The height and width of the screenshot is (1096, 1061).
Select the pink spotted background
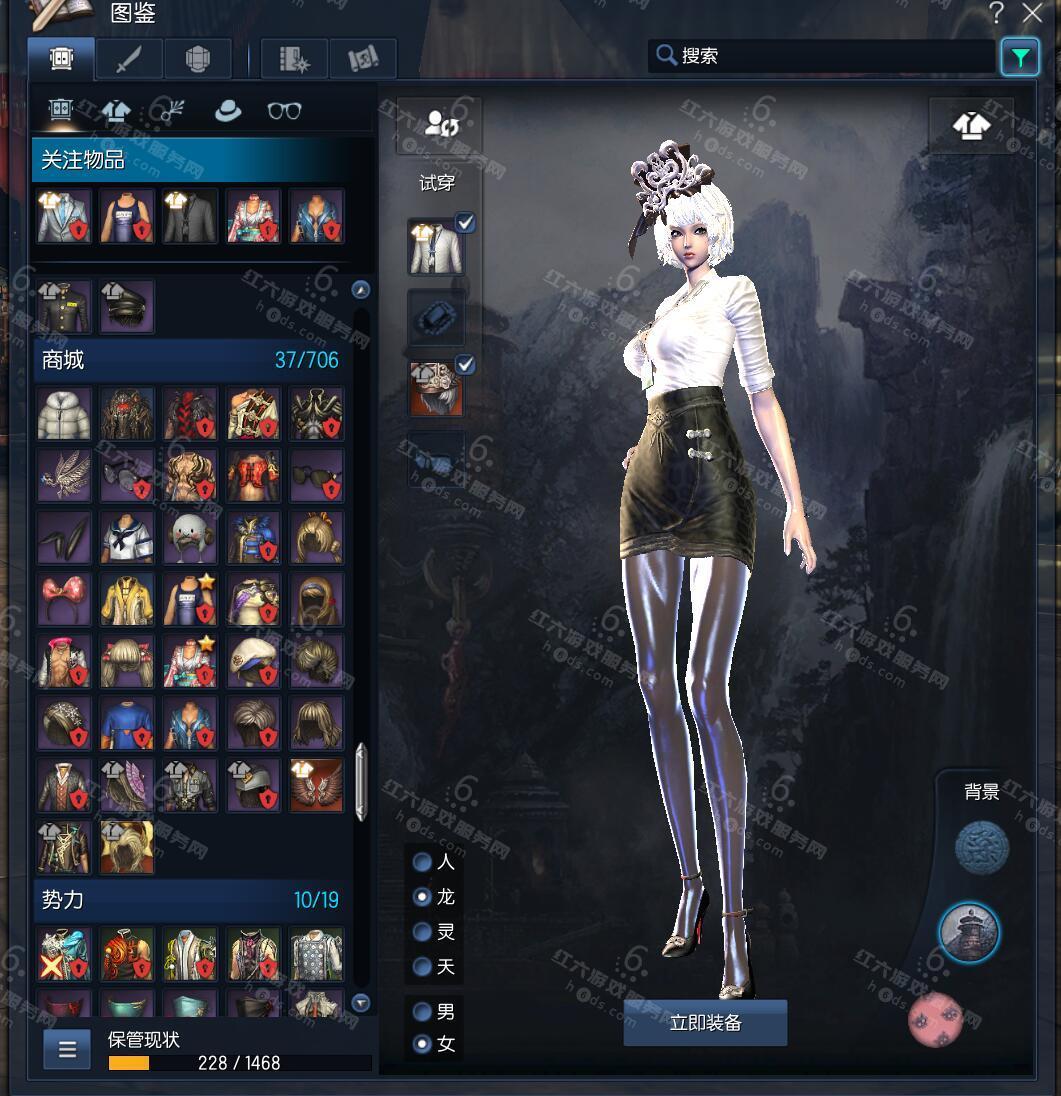[x=935, y=1020]
